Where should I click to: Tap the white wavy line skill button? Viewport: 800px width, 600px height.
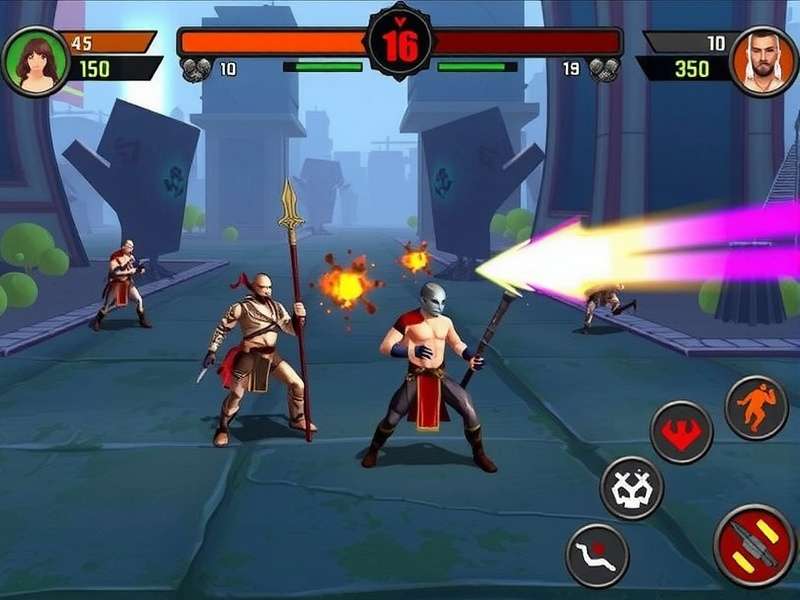tap(597, 555)
